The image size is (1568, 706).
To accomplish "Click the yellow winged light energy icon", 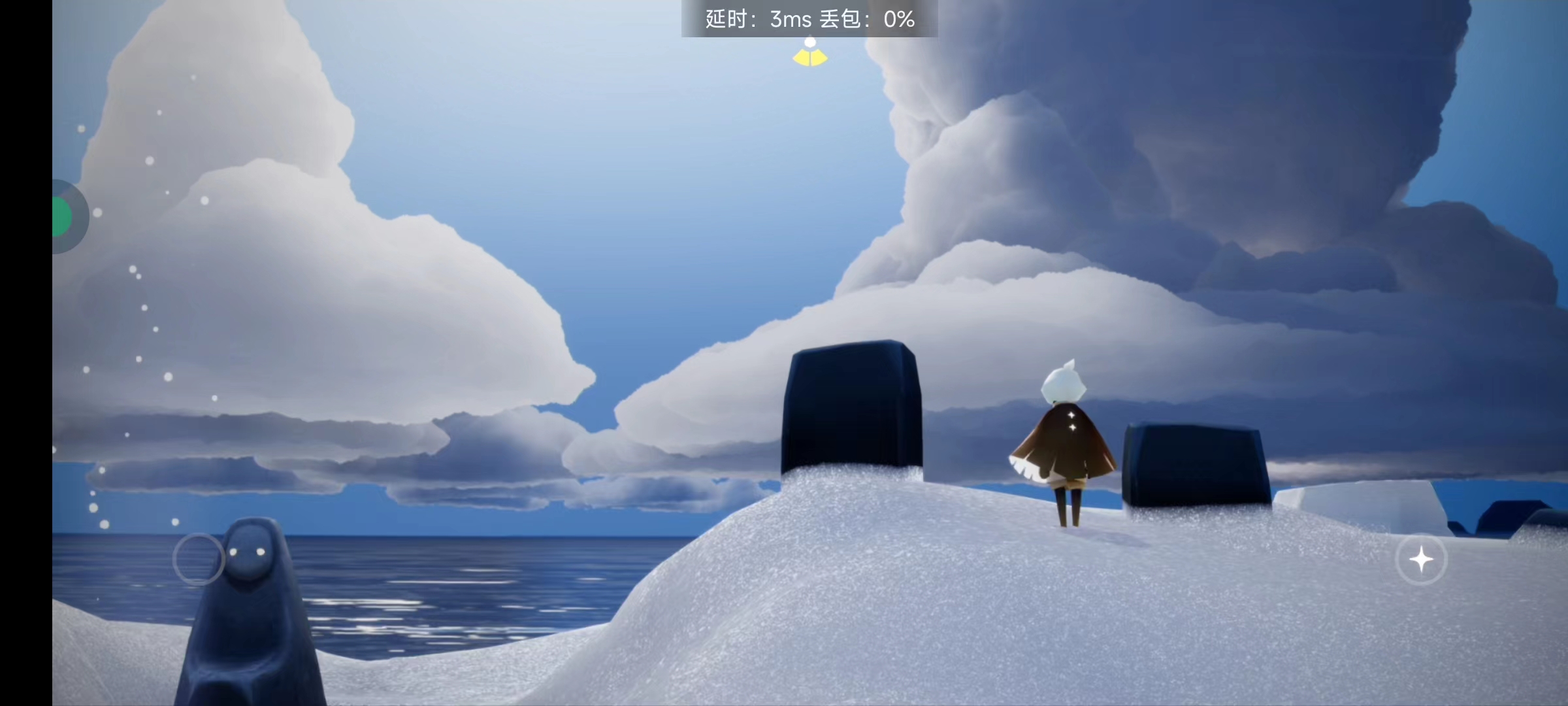I will click(x=810, y=54).
